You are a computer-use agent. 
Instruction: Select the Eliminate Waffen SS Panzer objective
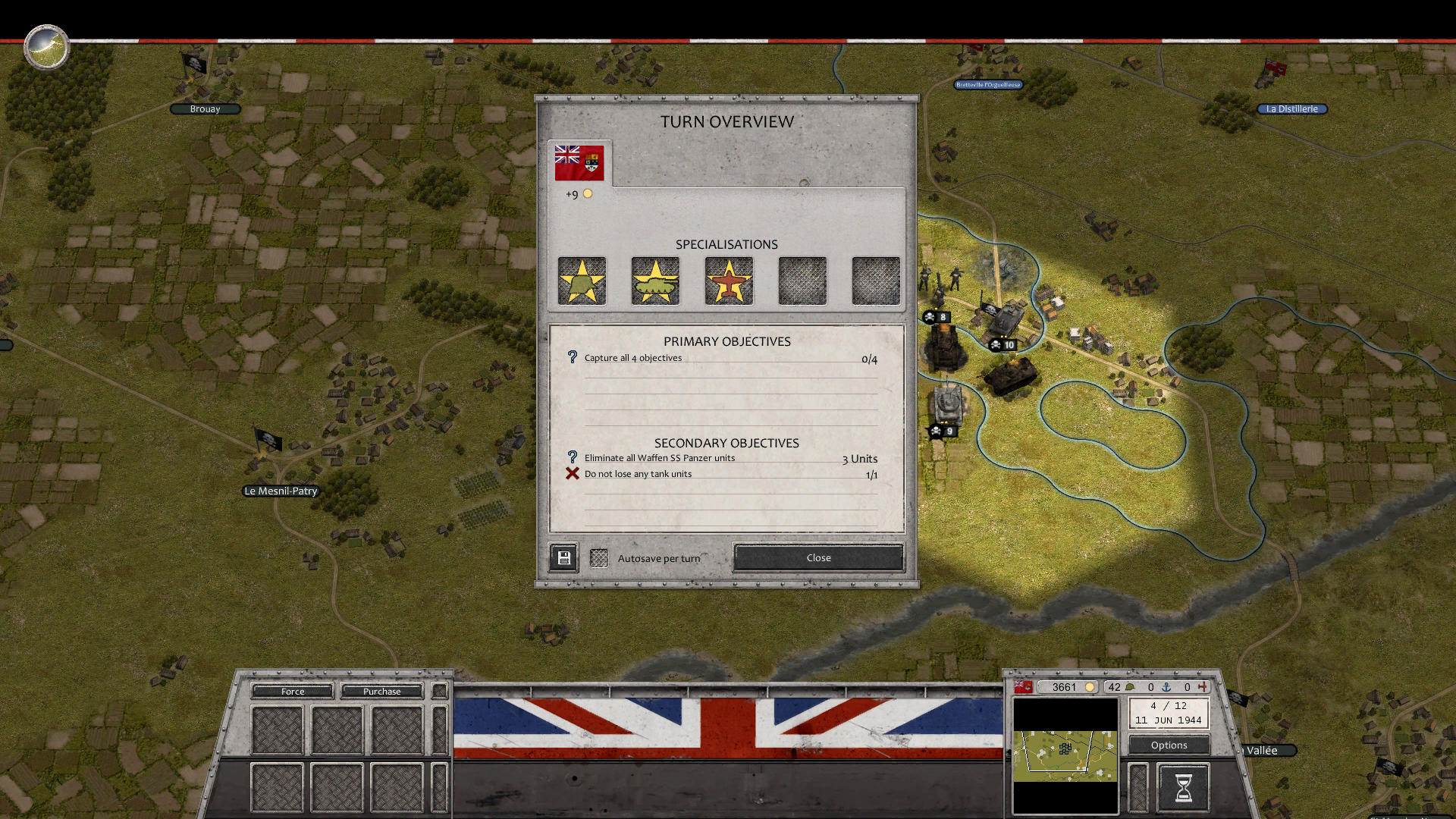point(659,458)
